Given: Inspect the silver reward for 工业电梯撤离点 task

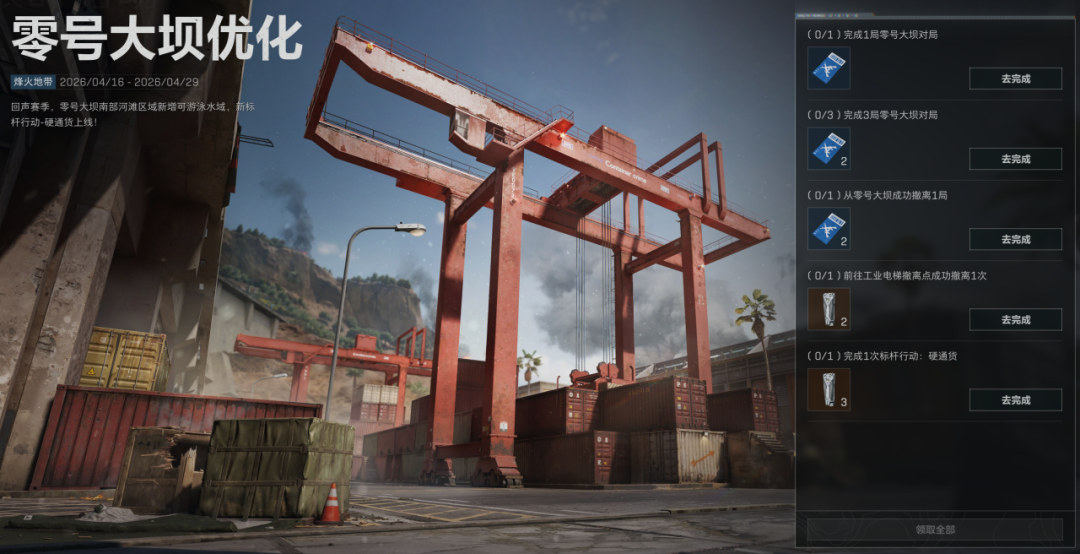Looking at the screenshot, I should [x=828, y=309].
